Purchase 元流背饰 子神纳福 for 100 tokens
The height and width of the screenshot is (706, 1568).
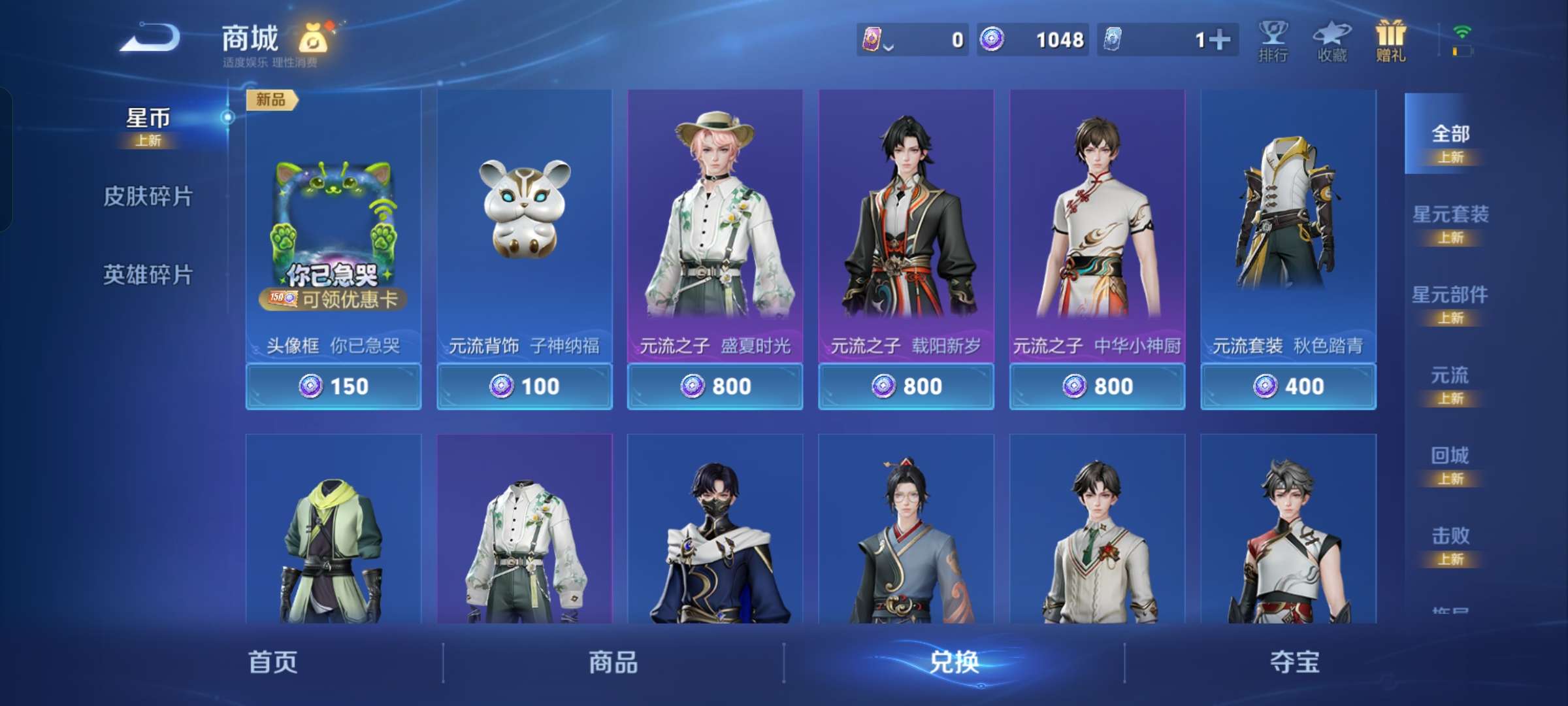tap(525, 386)
